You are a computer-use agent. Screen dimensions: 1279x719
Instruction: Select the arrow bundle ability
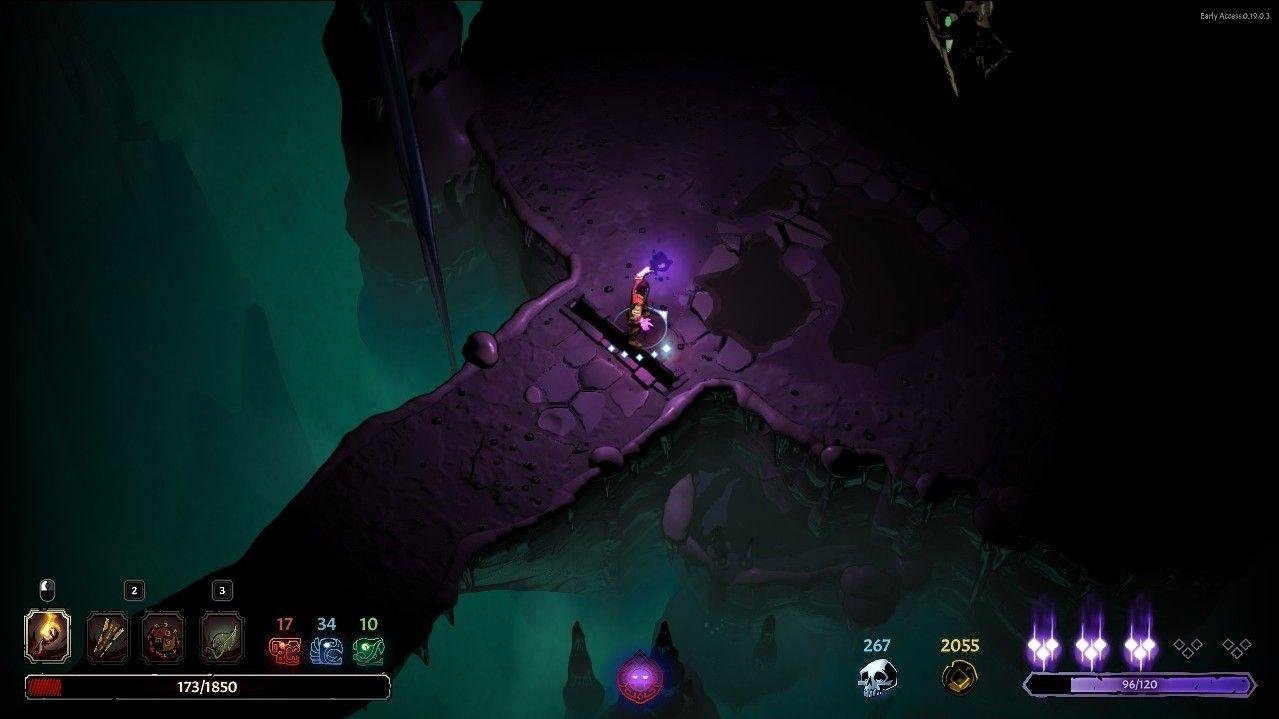point(107,636)
